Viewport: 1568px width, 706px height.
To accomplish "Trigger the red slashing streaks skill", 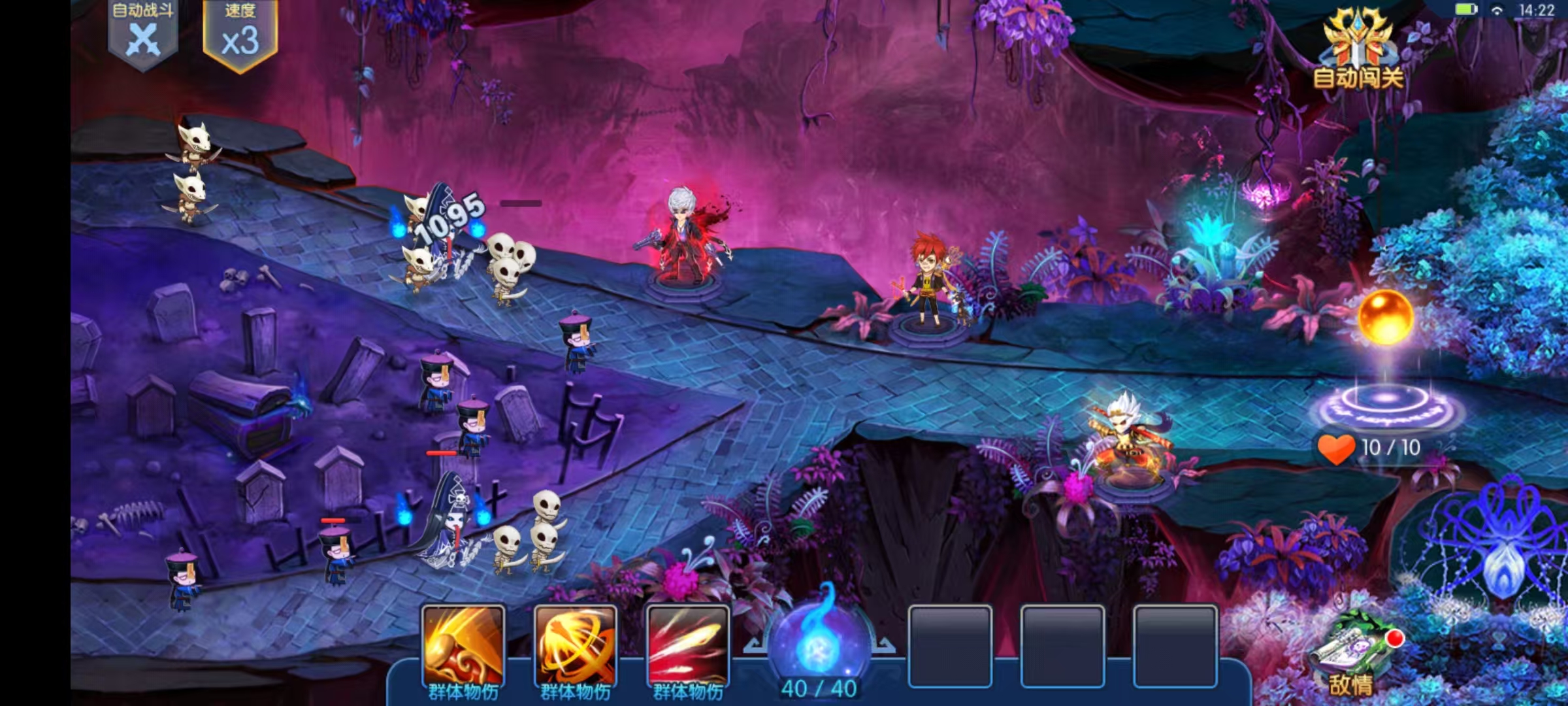I will click(x=688, y=647).
